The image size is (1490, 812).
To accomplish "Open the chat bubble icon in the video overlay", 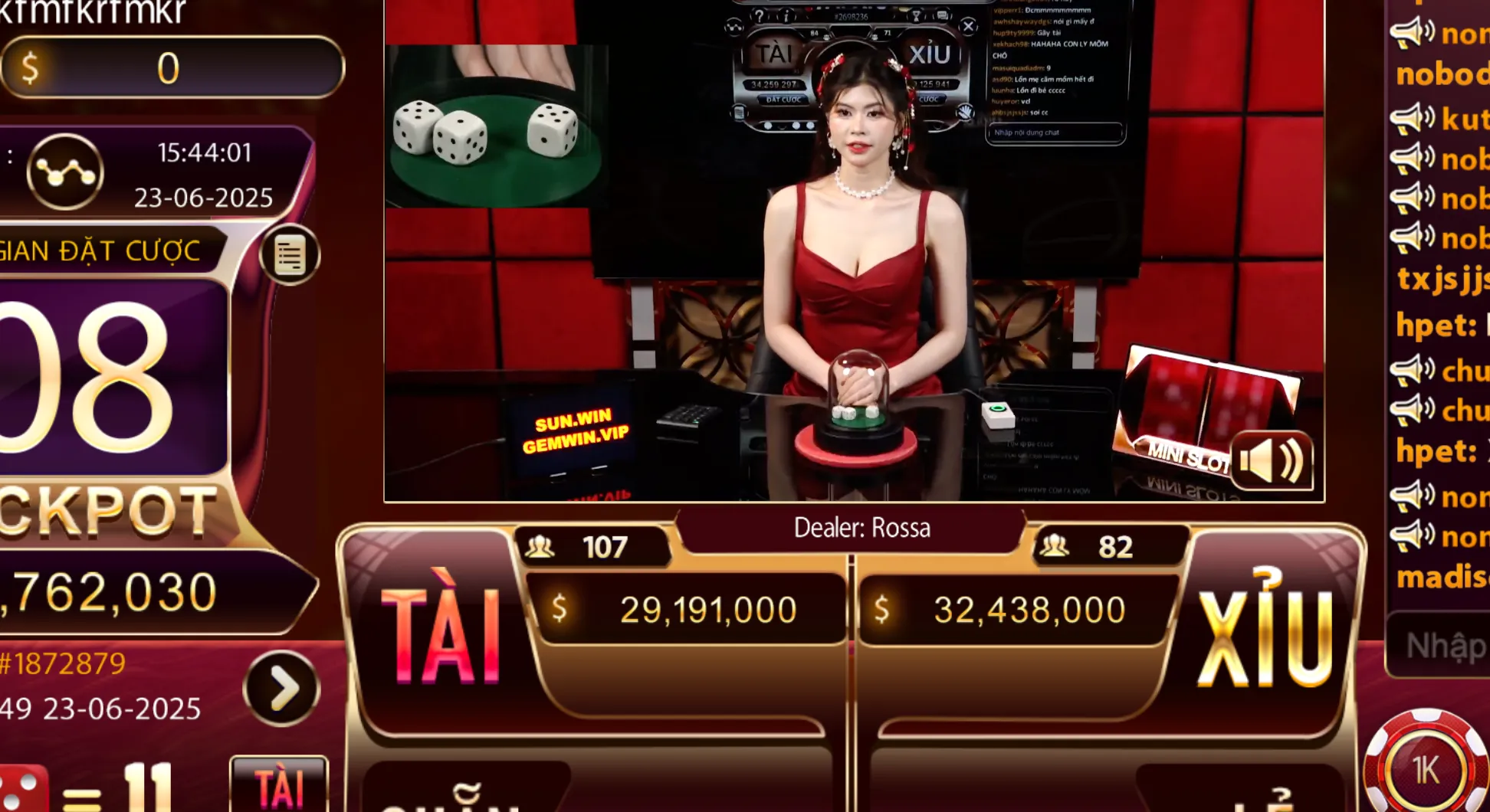I will [x=943, y=15].
